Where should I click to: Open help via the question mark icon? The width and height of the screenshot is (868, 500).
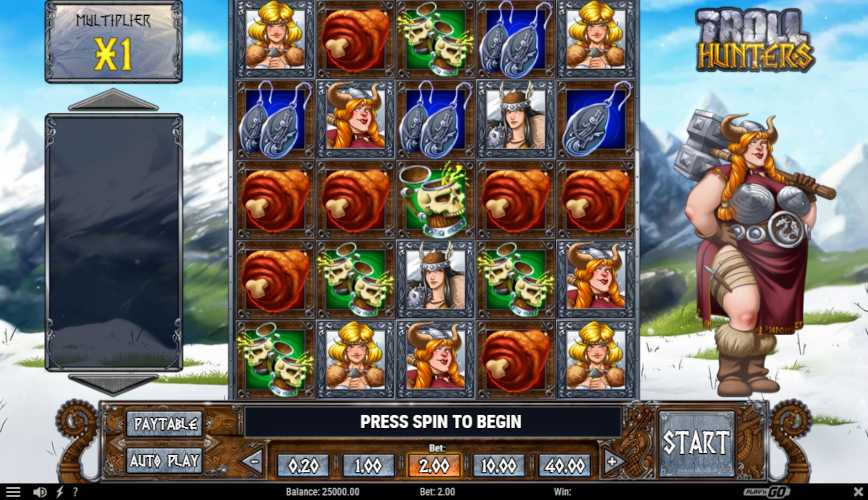point(75,492)
